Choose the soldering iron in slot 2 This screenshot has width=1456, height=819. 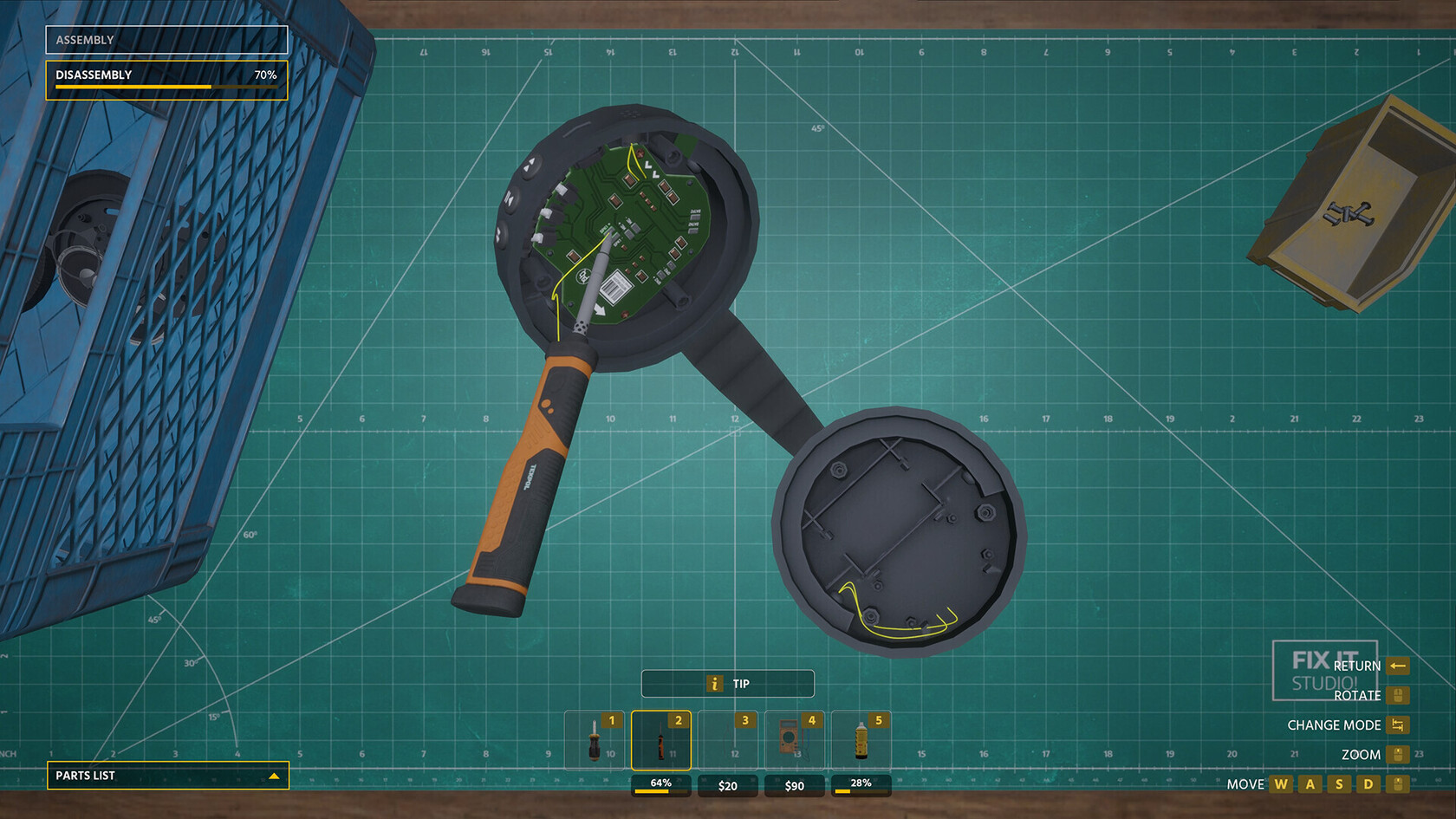pyautogui.click(x=661, y=741)
